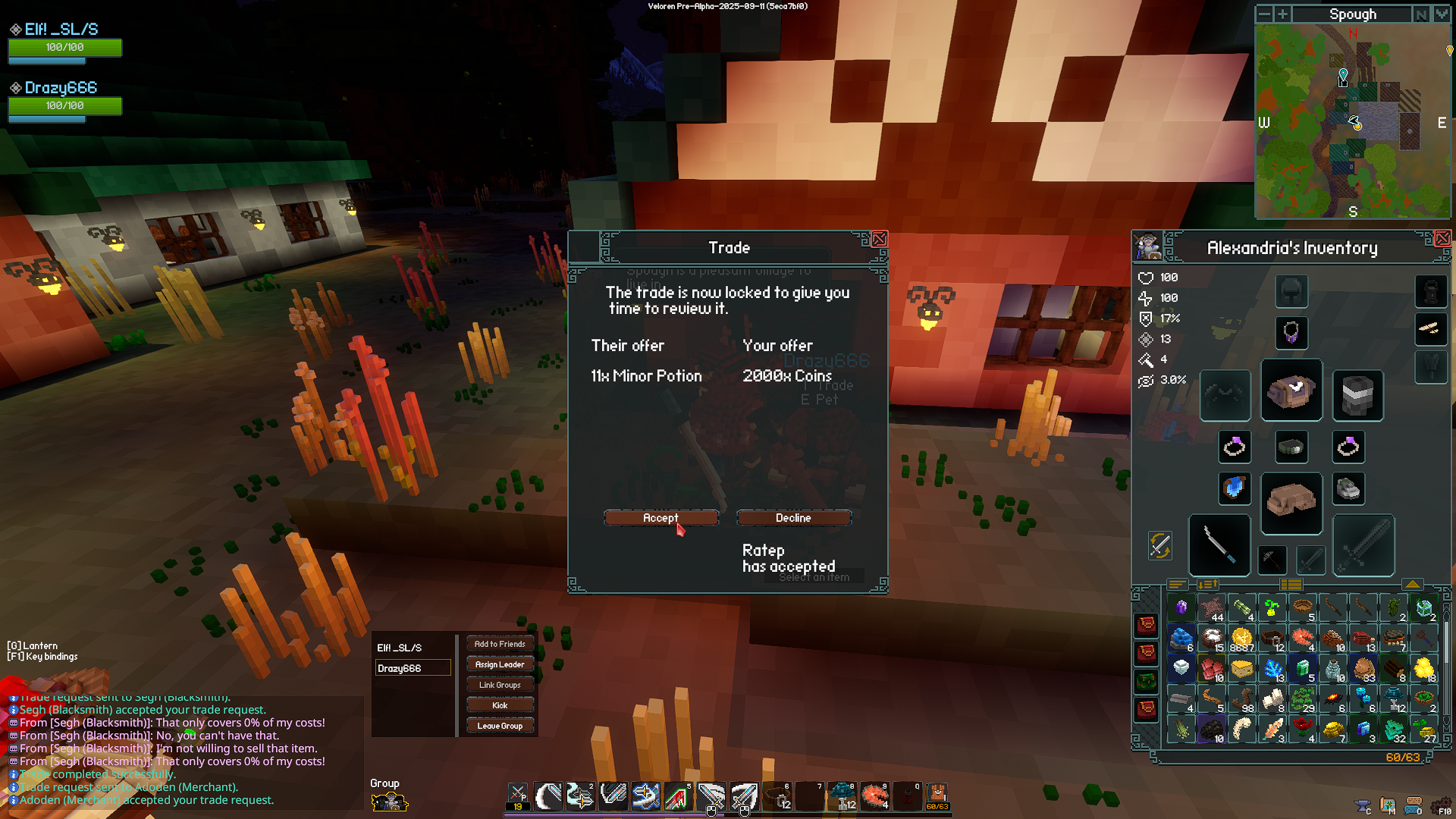
Task: Assign Leader to selected group member
Action: point(500,664)
